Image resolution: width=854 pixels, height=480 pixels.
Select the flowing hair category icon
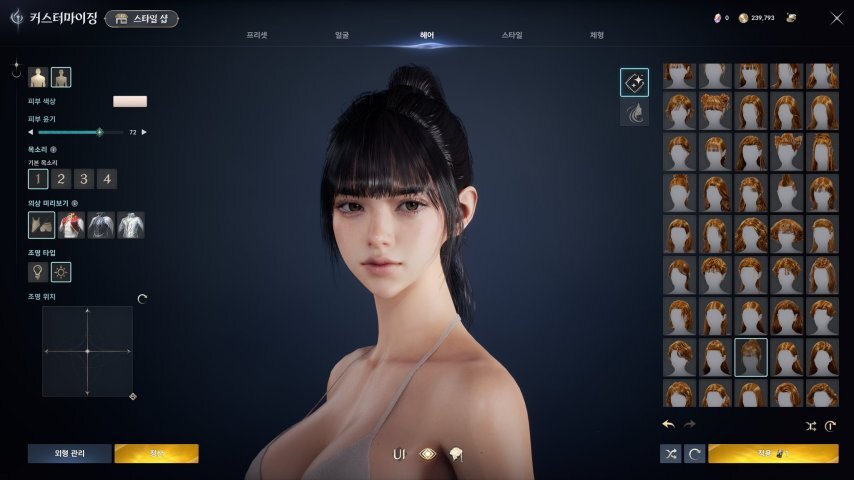tap(634, 113)
